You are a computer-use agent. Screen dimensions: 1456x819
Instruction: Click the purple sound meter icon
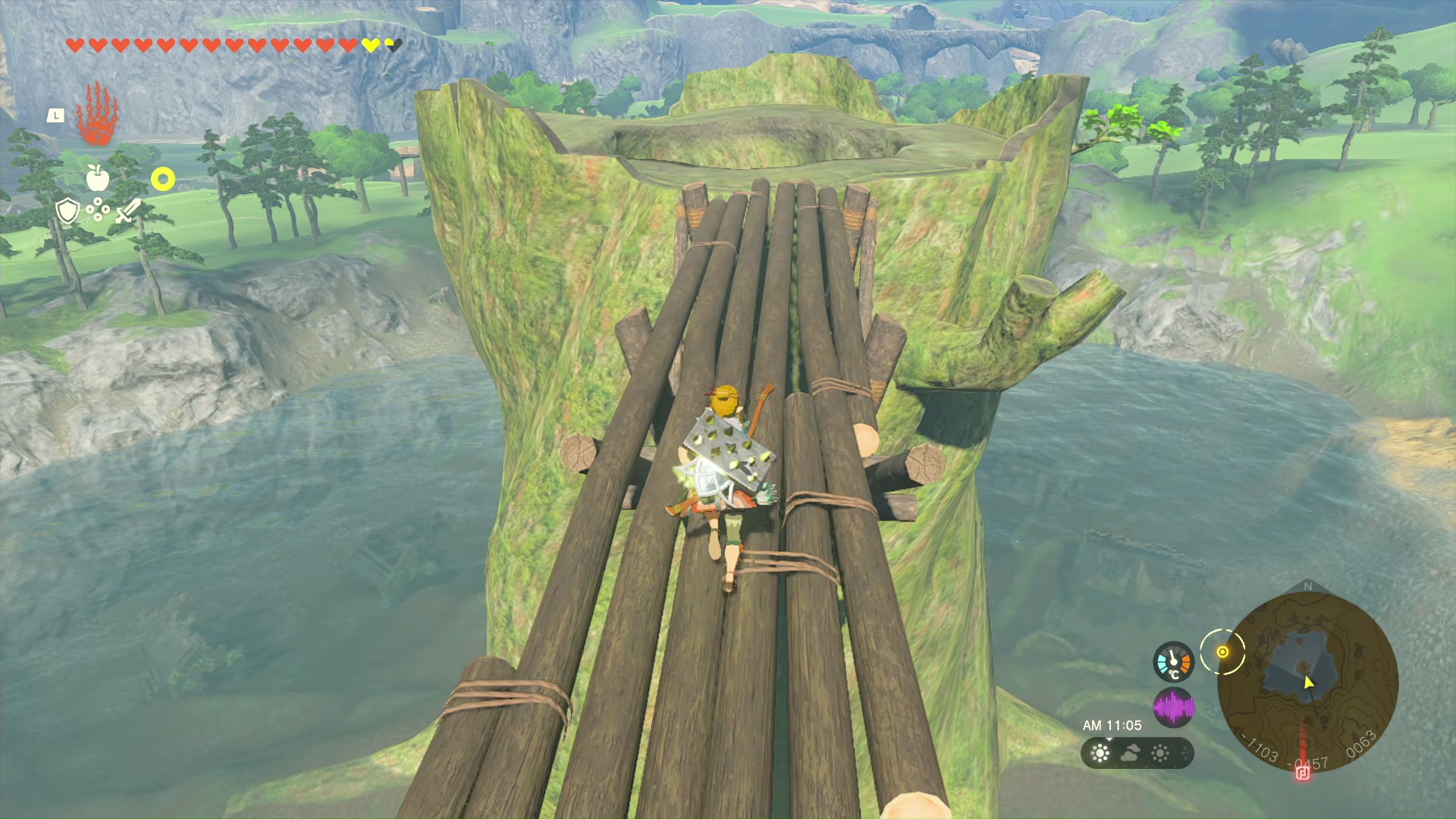(x=1173, y=708)
